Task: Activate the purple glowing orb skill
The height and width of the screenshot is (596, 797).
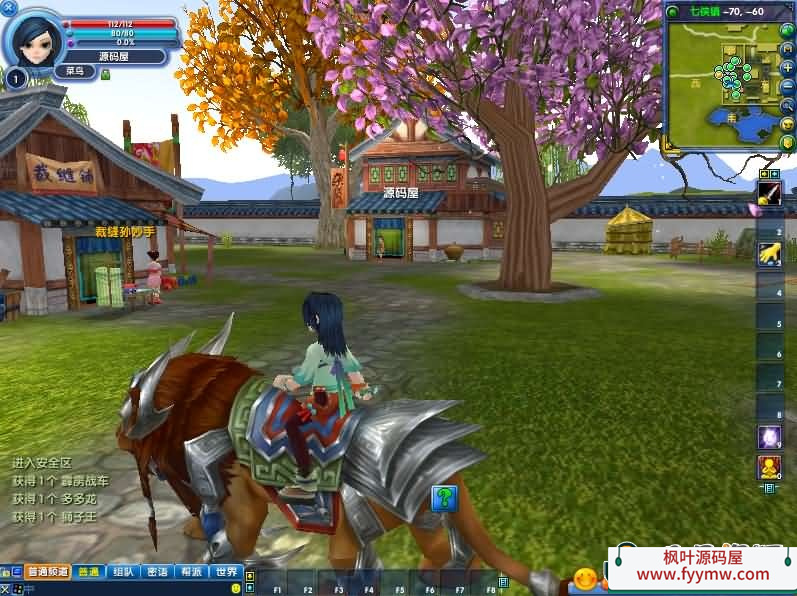Action: click(x=769, y=437)
